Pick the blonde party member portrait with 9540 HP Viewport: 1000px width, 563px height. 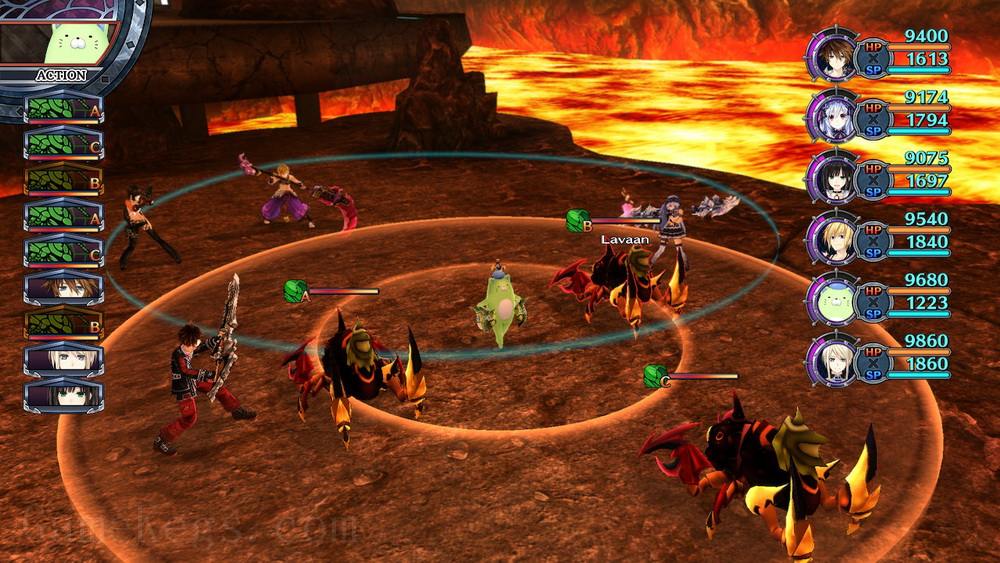[832, 240]
